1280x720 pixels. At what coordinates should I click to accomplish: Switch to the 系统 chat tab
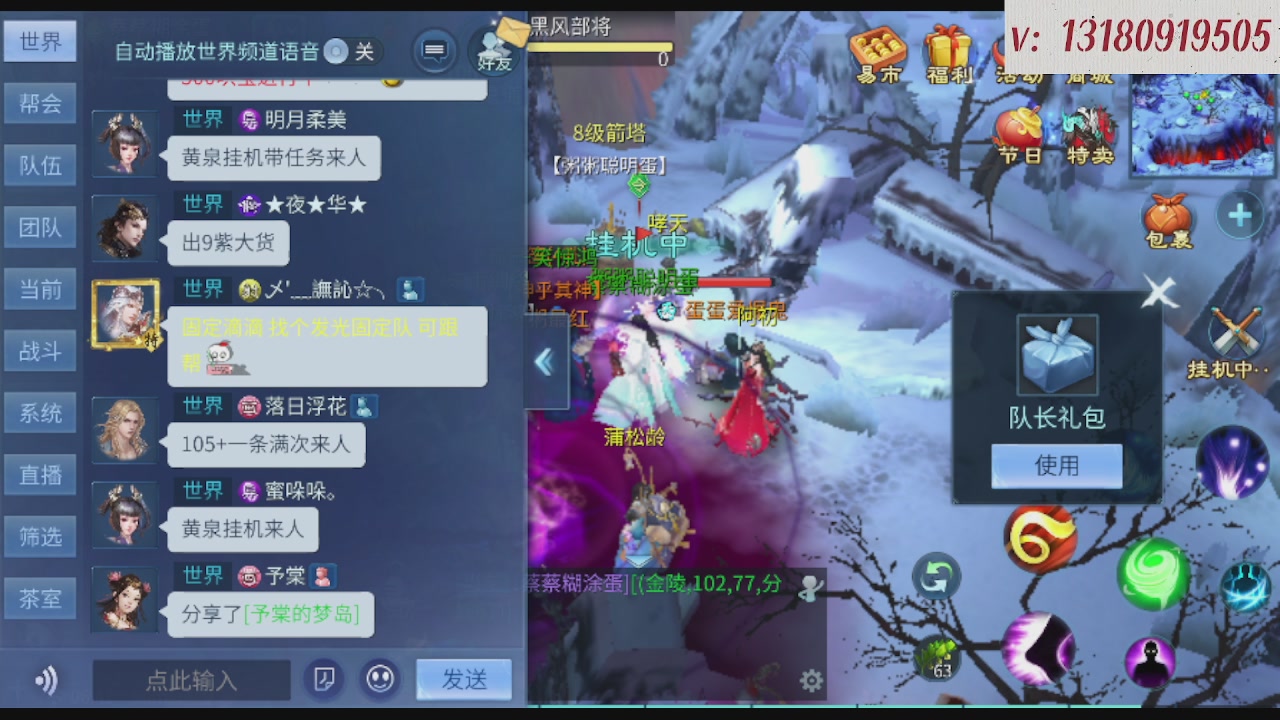(40, 412)
